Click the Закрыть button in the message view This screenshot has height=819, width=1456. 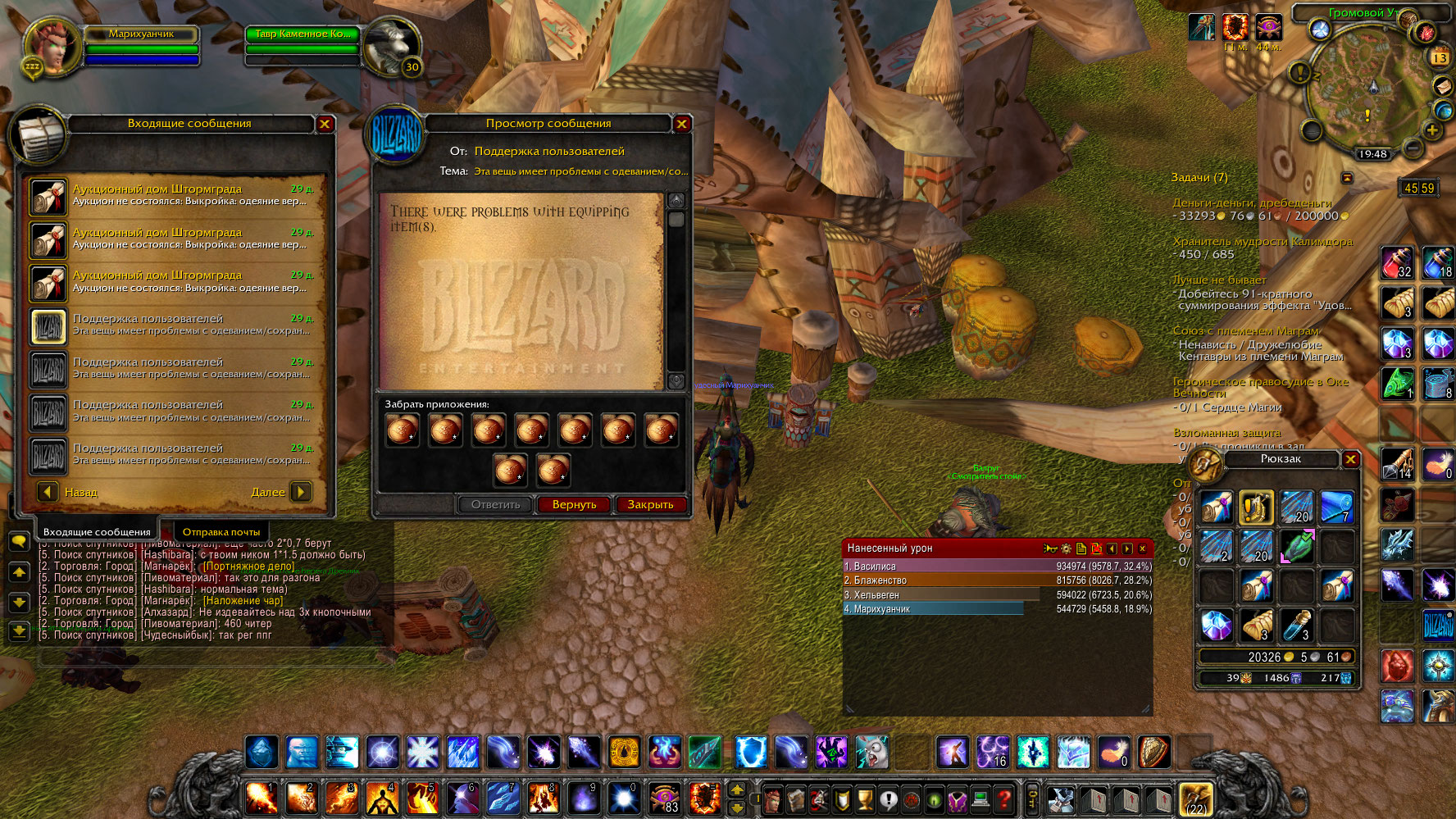(650, 504)
